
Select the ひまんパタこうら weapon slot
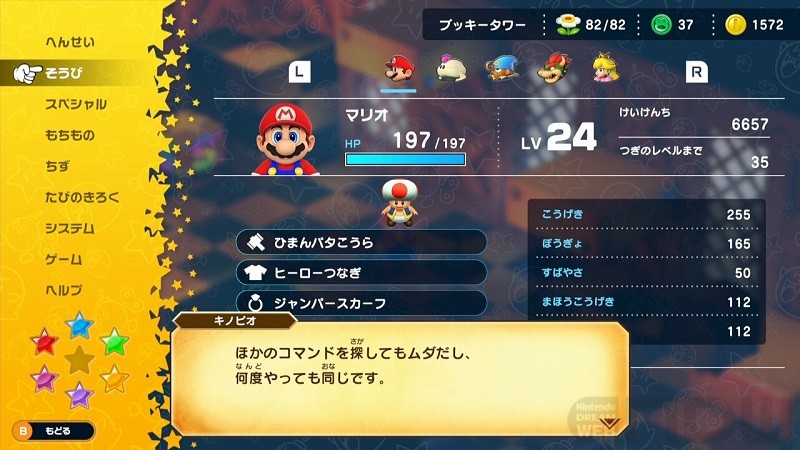click(362, 242)
